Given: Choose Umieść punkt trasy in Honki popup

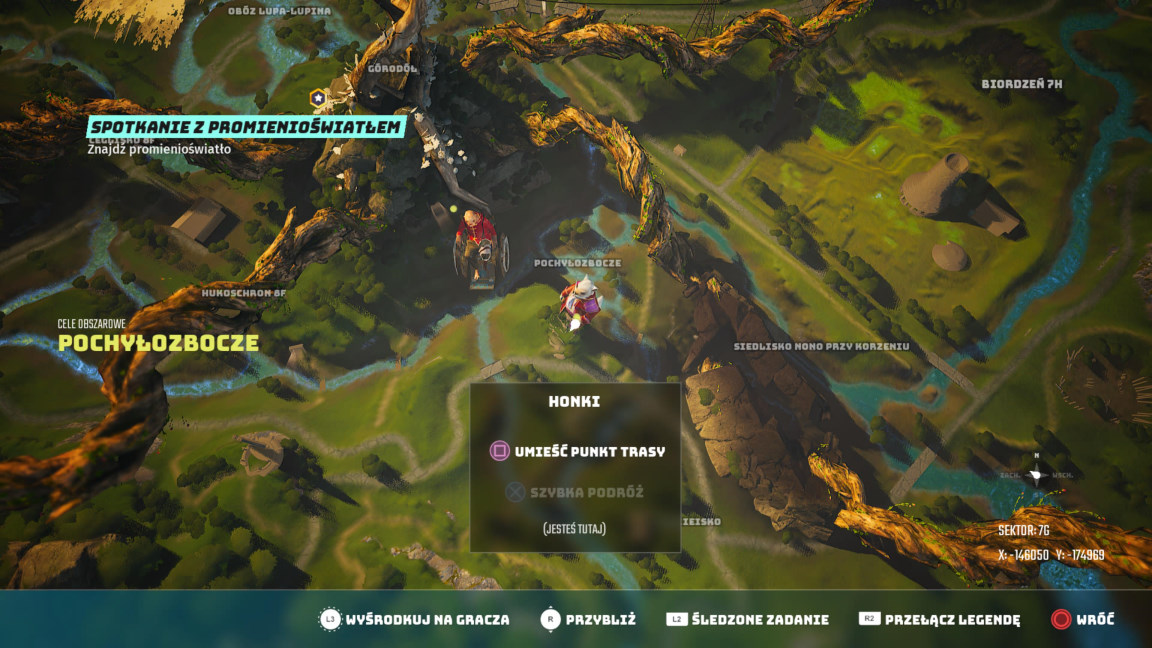Looking at the screenshot, I should (576, 451).
